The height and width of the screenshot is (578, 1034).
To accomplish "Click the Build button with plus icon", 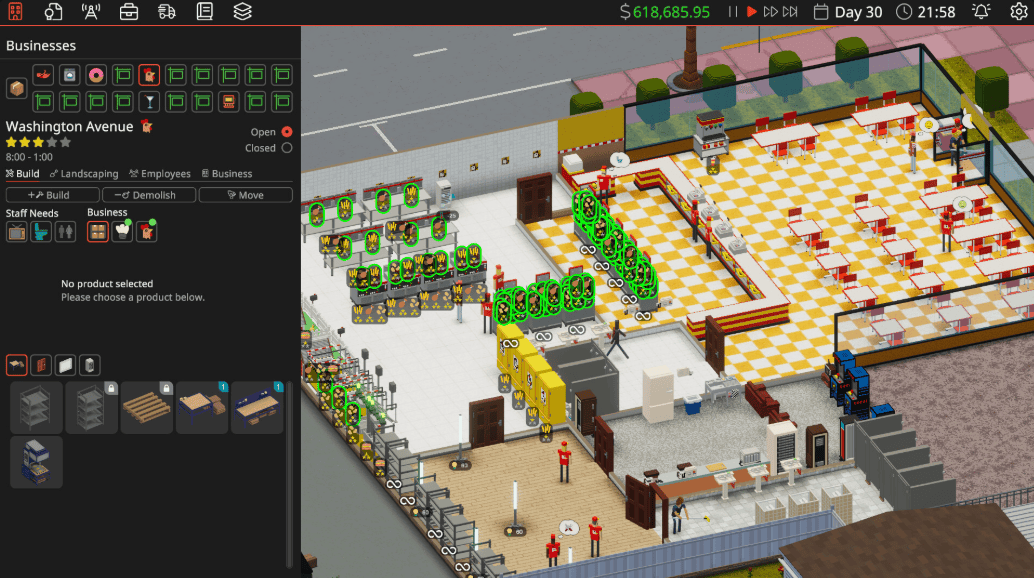I will [x=52, y=195].
